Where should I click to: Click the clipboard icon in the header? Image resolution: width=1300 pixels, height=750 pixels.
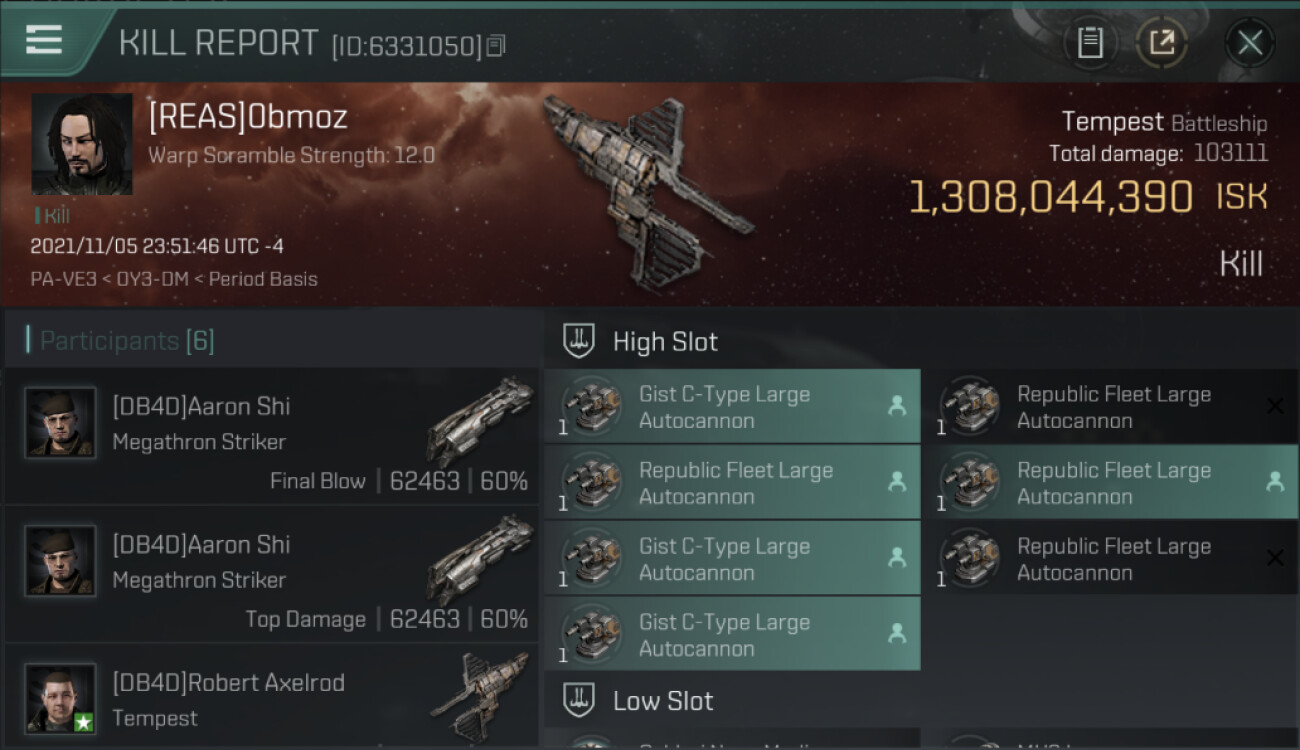[x=1090, y=43]
